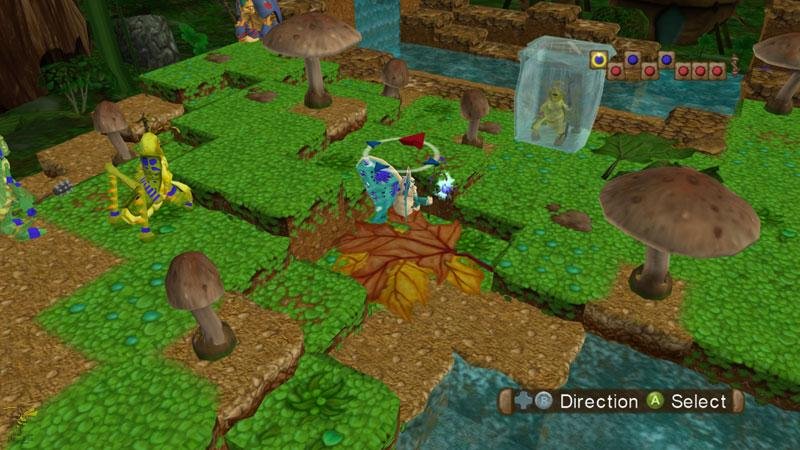Select the yellow-ringed blue turn order token
The width and height of the screenshot is (800, 450).
click(599, 60)
